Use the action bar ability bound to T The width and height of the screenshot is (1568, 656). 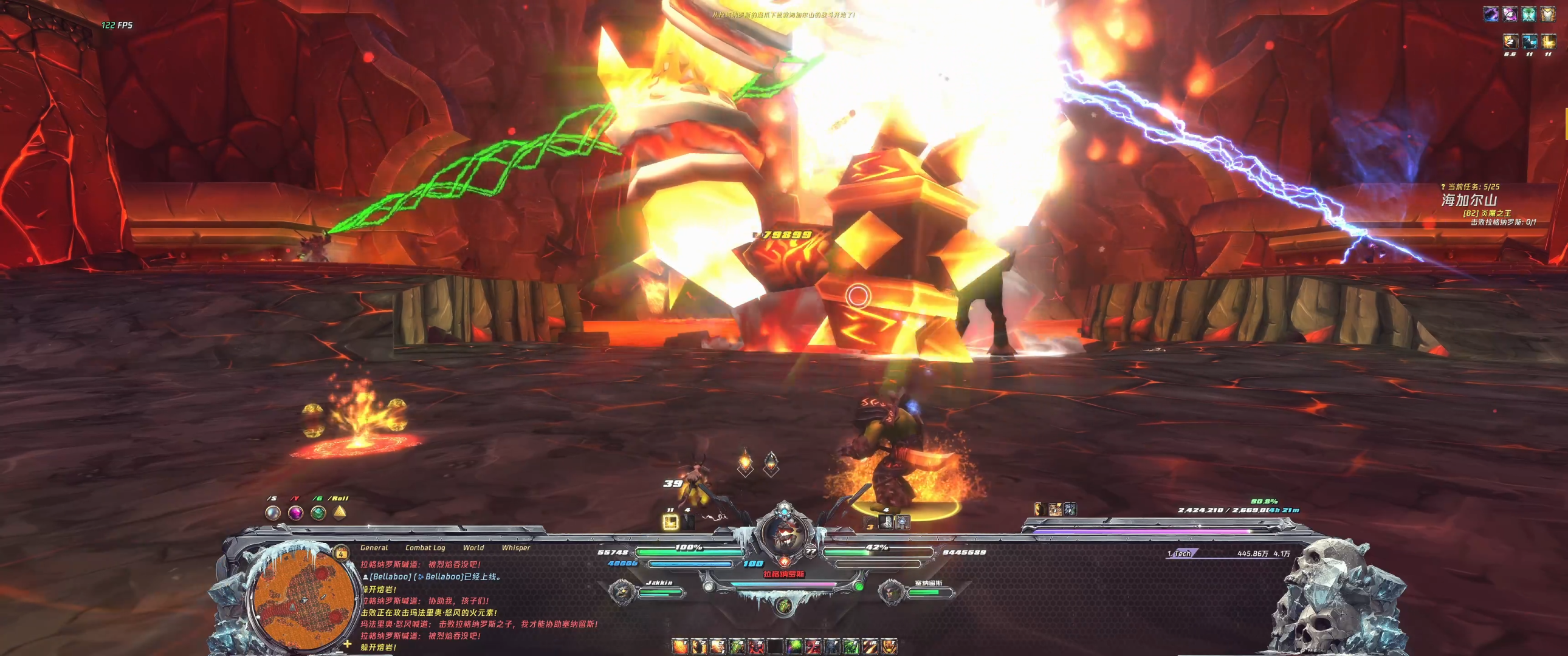(x=889, y=646)
